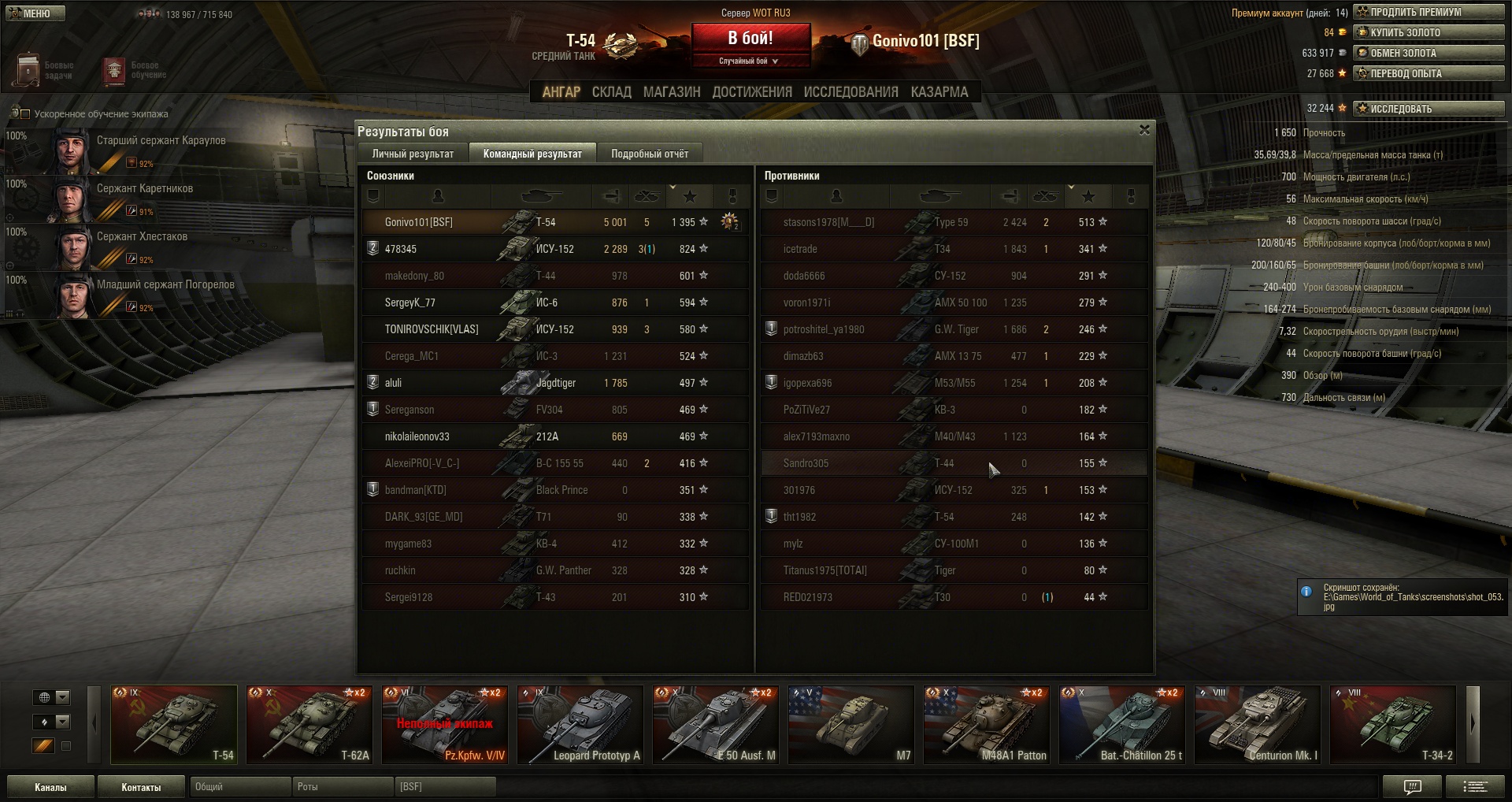
Task: Click the ПЕРЕВОД ОПЫТА button
Action: (x=1429, y=73)
